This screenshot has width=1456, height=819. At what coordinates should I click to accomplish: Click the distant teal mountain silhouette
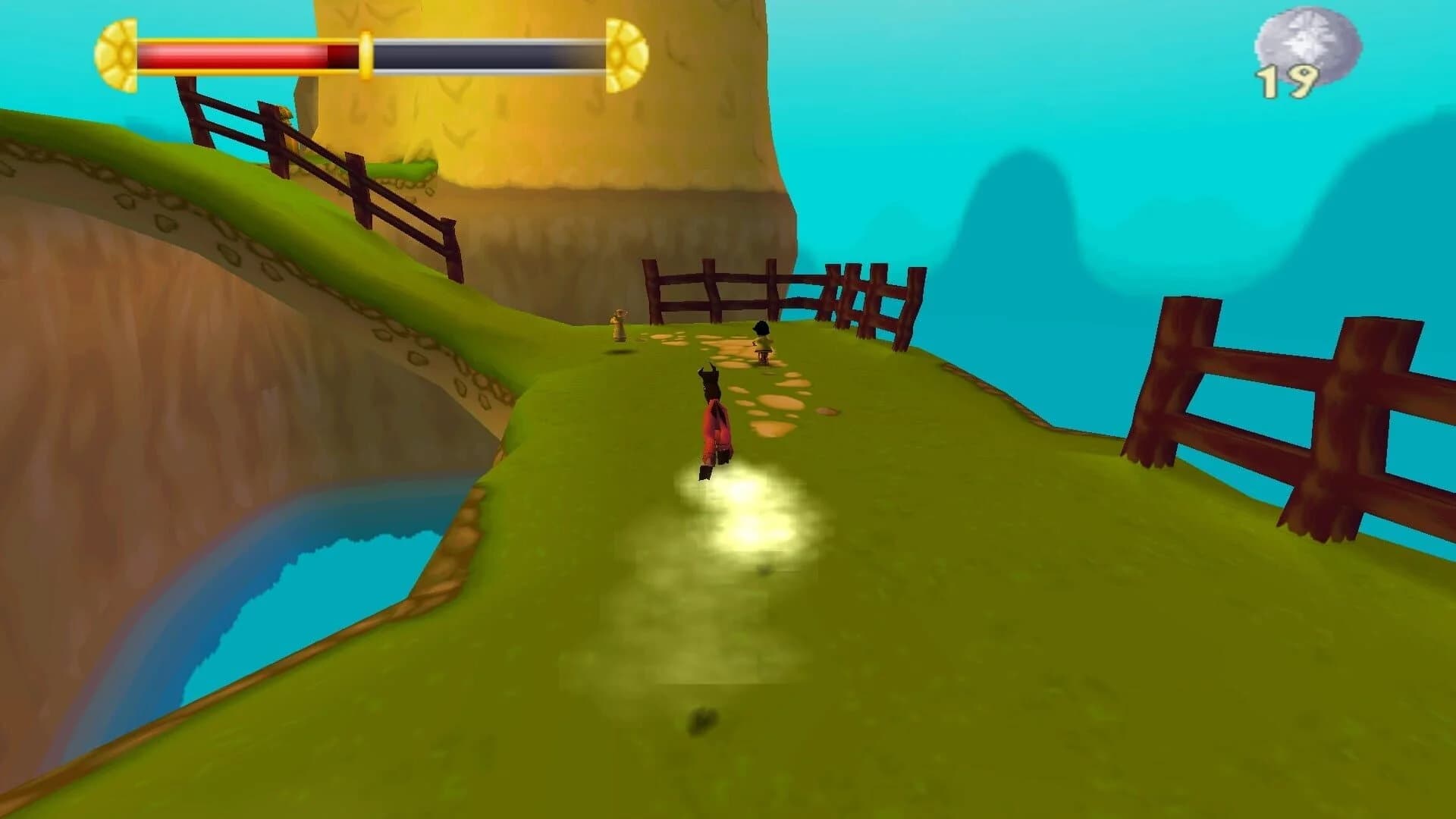(1024, 227)
